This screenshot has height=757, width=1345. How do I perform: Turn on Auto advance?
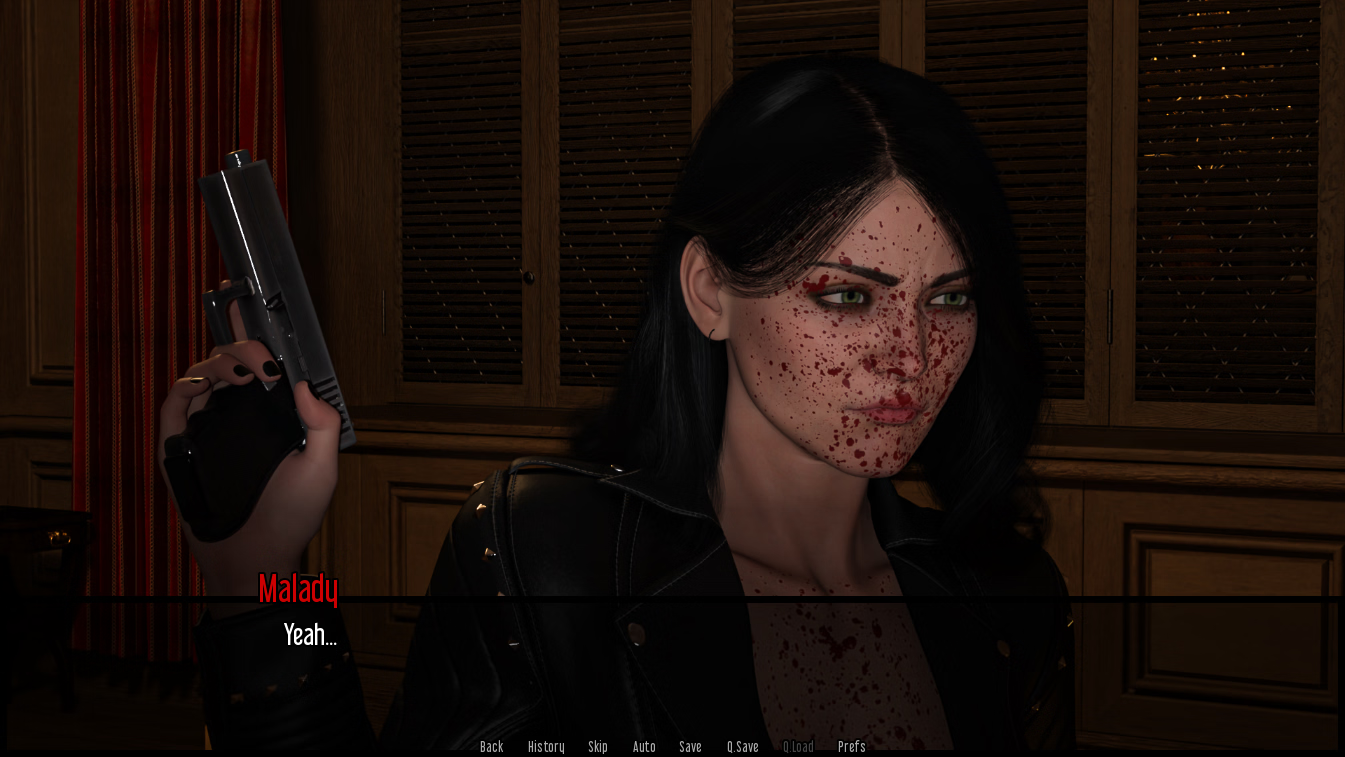point(644,747)
